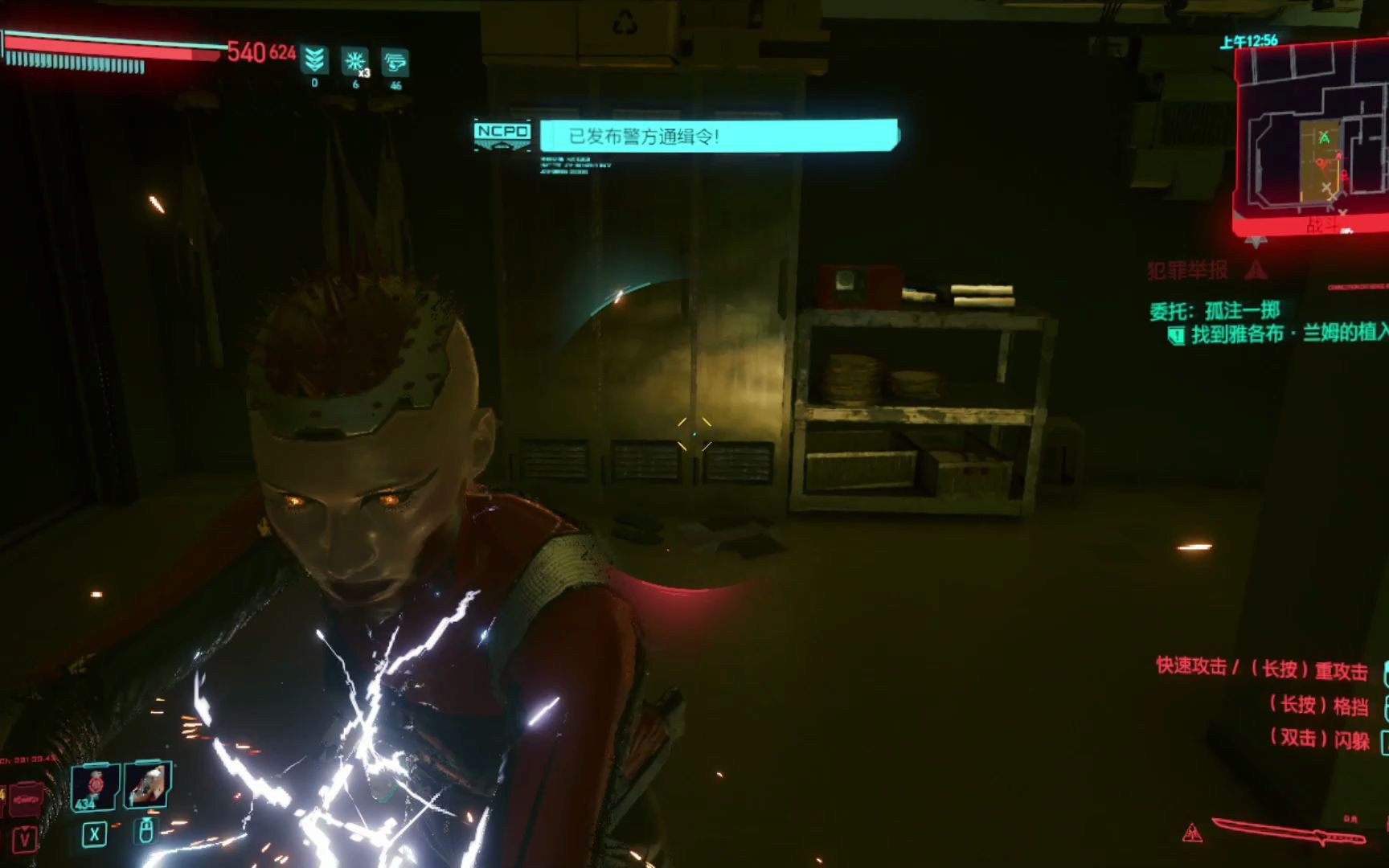Select the NCPD wanted notification banner
1389x868 pixels.
[719, 136]
